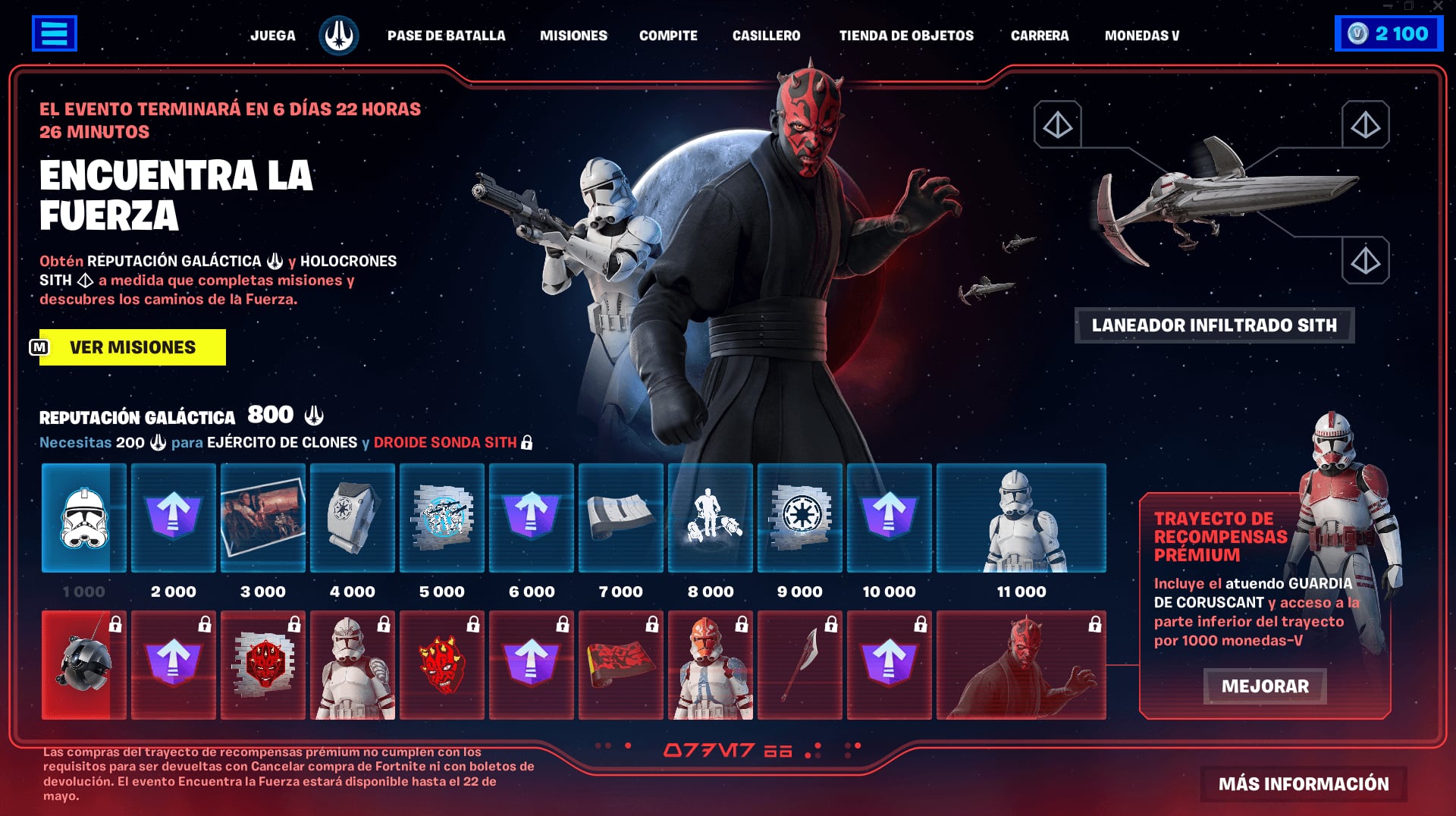Choose the 4 000 white back bling reward
The image size is (1456, 816).
pyautogui.click(x=352, y=518)
